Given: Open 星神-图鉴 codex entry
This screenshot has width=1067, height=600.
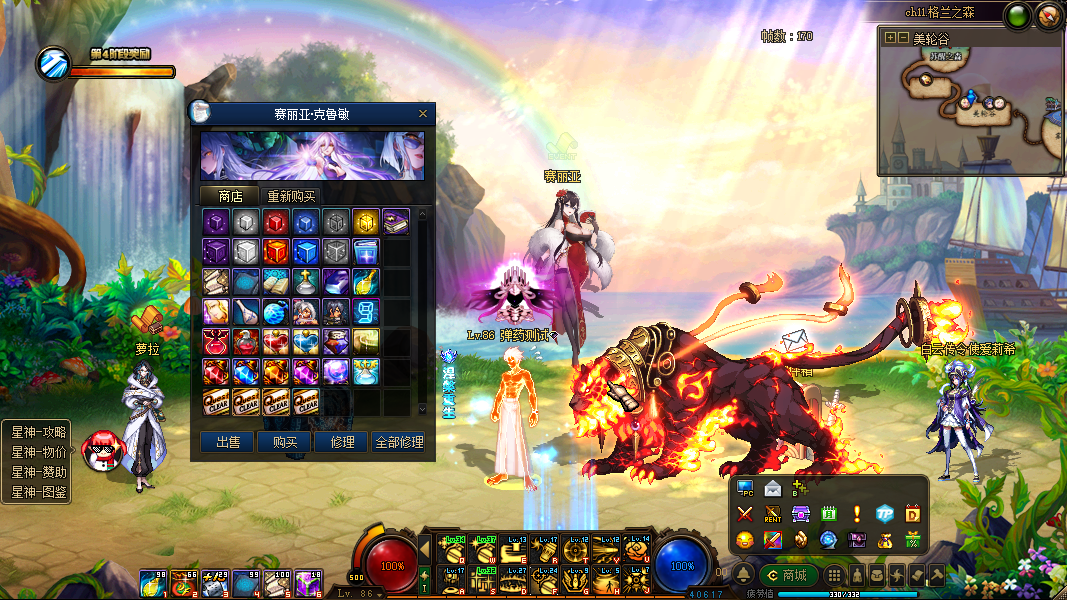Looking at the screenshot, I should point(38,492).
